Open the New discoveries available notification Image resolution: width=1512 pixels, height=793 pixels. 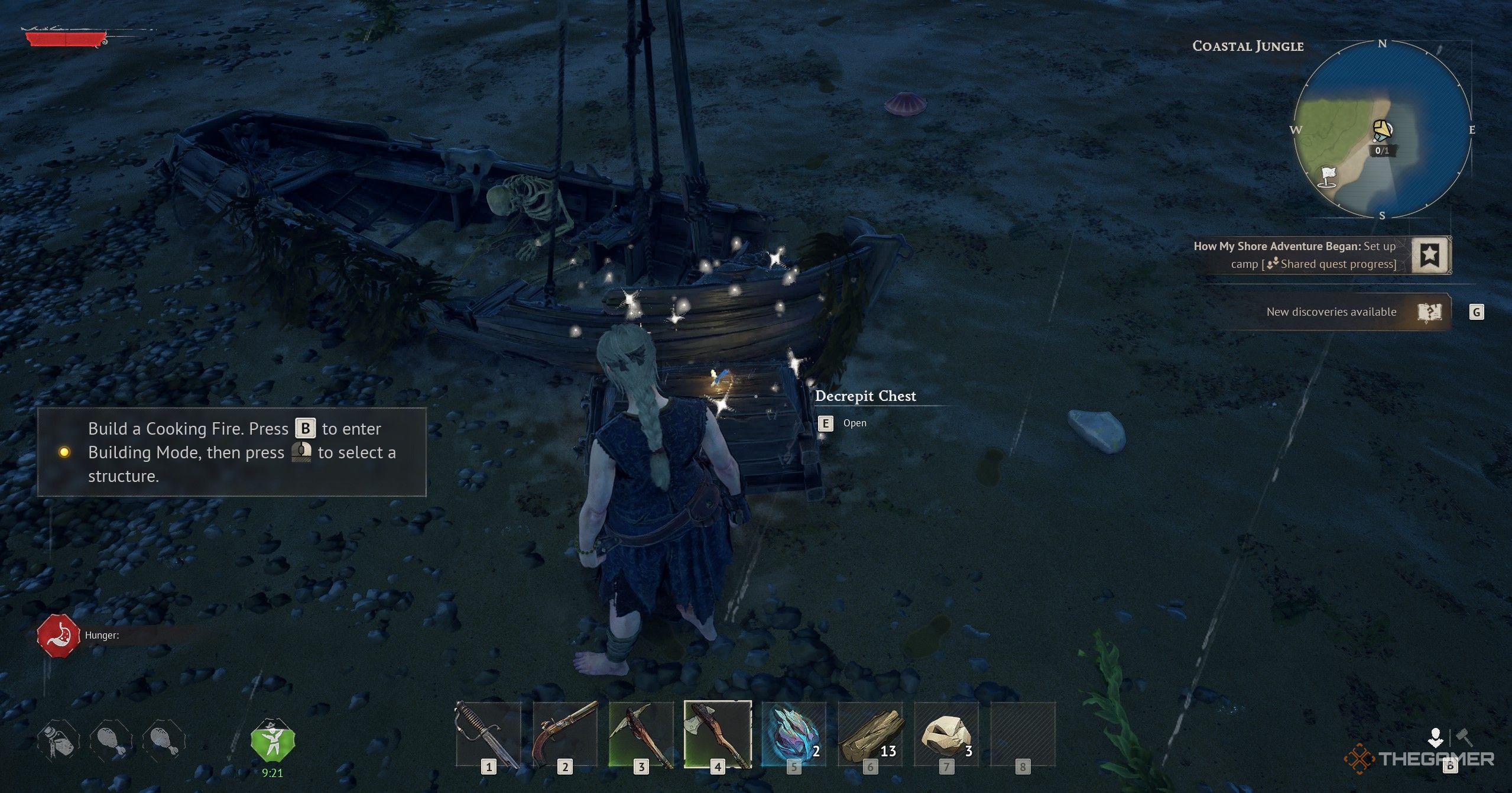1331,312
